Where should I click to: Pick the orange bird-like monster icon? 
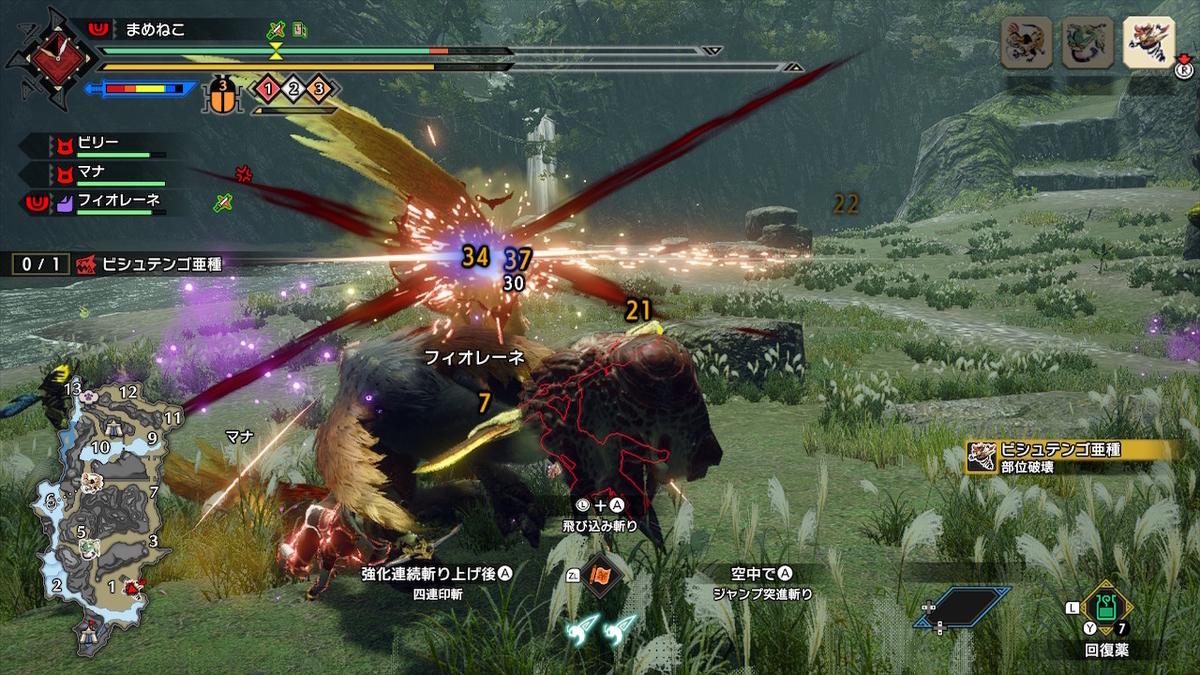[1027, 43]
